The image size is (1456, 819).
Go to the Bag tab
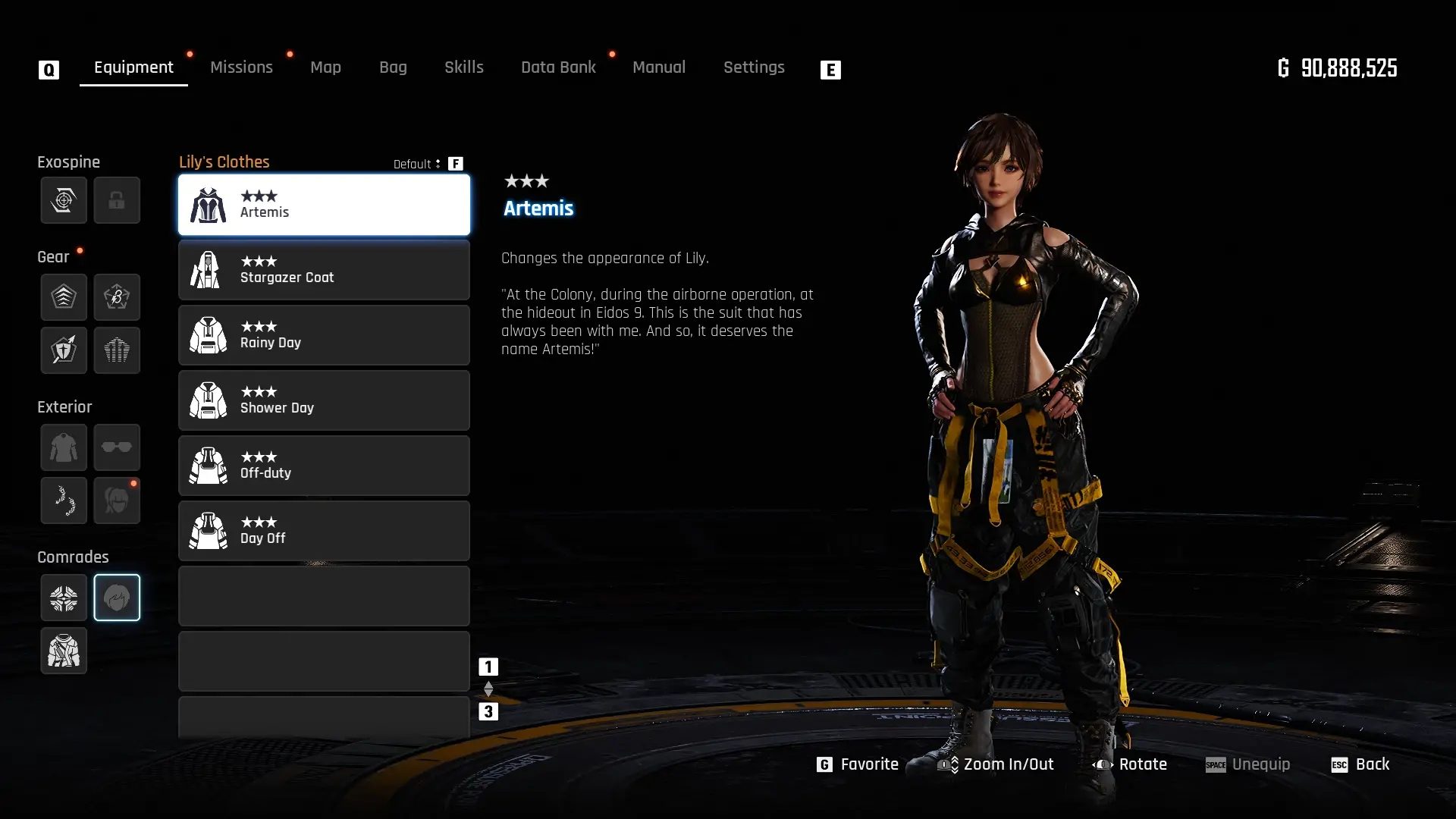click(x=393, y=67)
